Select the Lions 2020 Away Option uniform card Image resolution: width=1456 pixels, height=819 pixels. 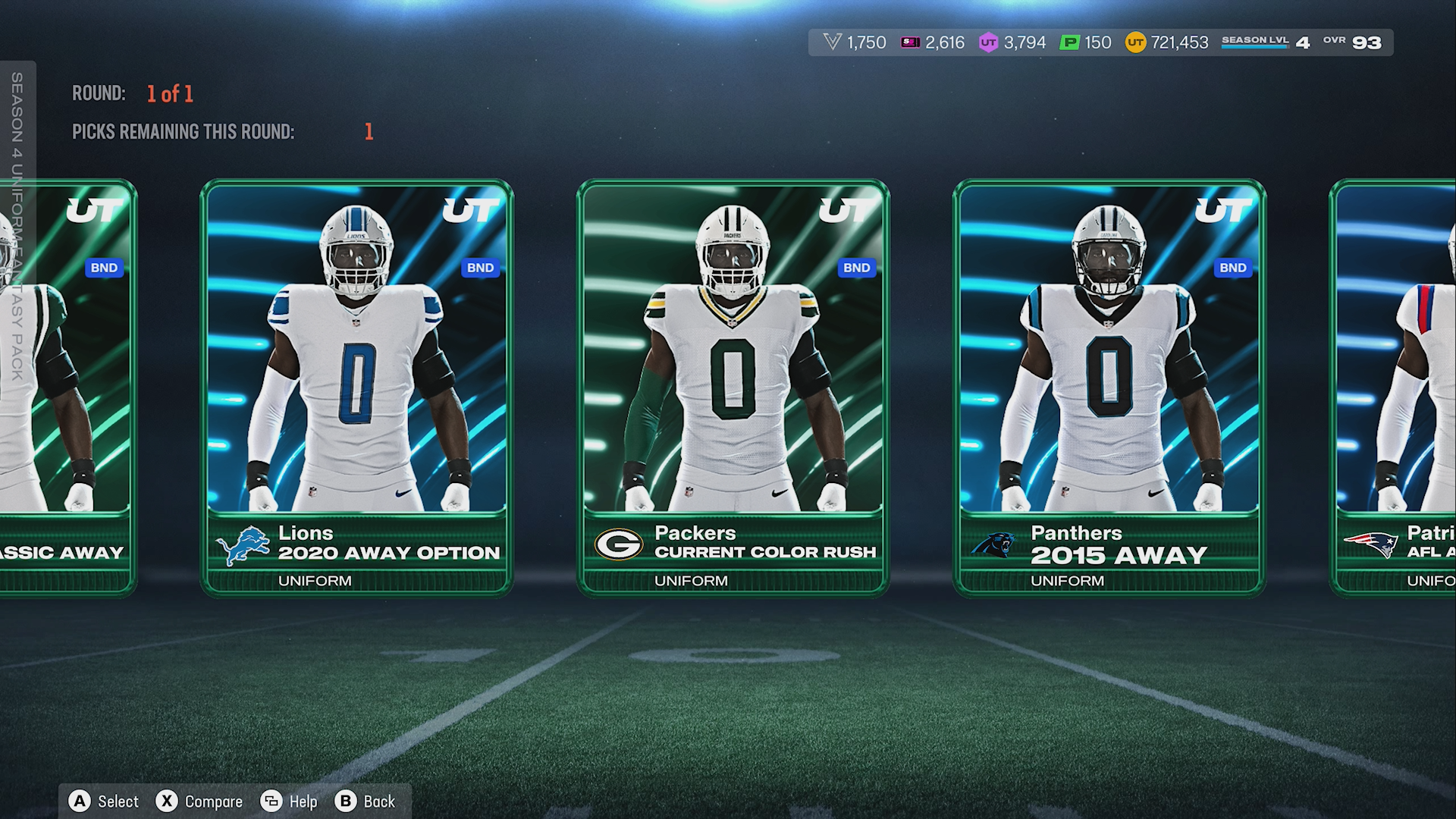pyautogui.click(x=356, y=387)
